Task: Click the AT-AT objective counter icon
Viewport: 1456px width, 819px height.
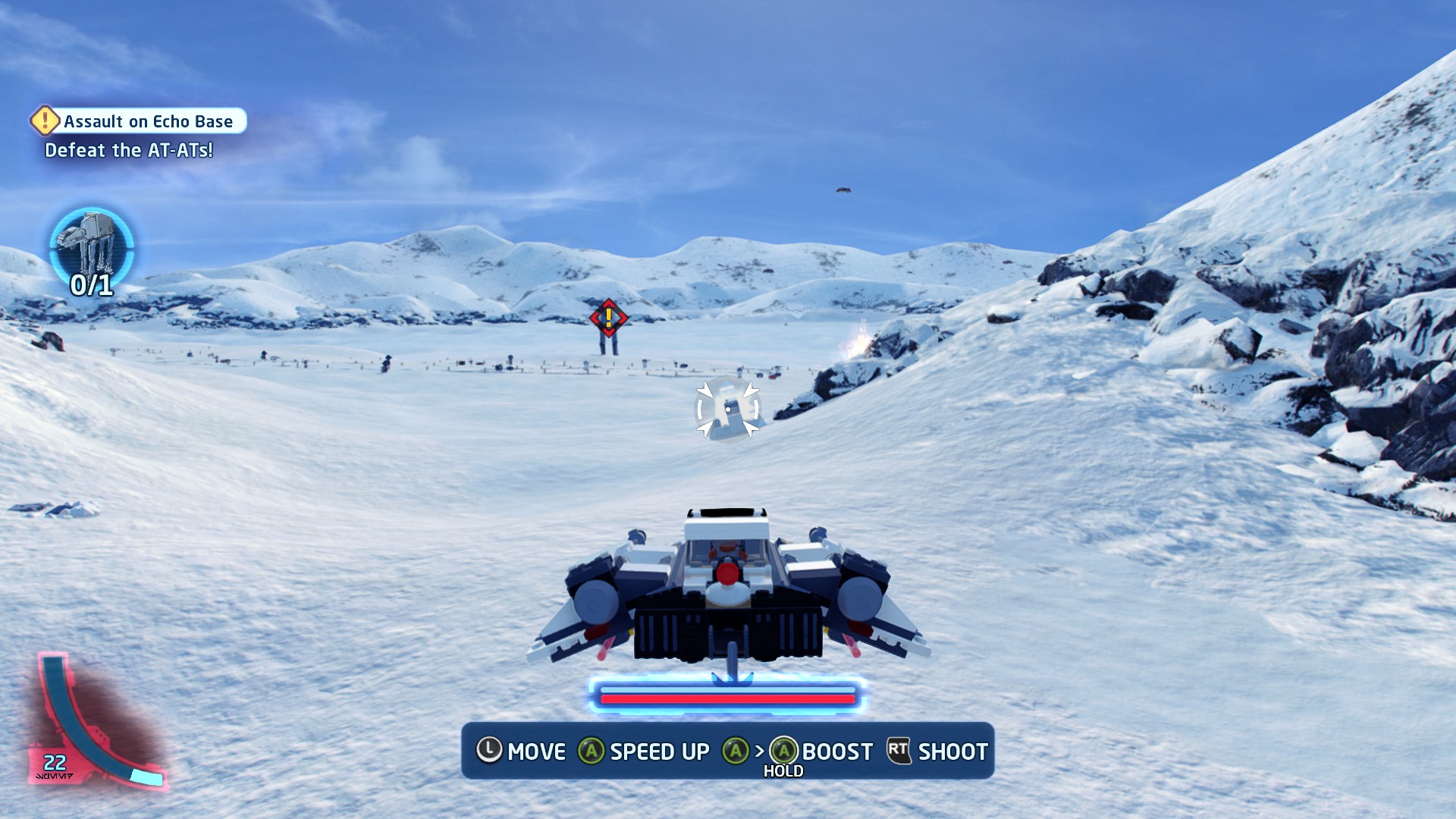Action: [x=92, y=248]
